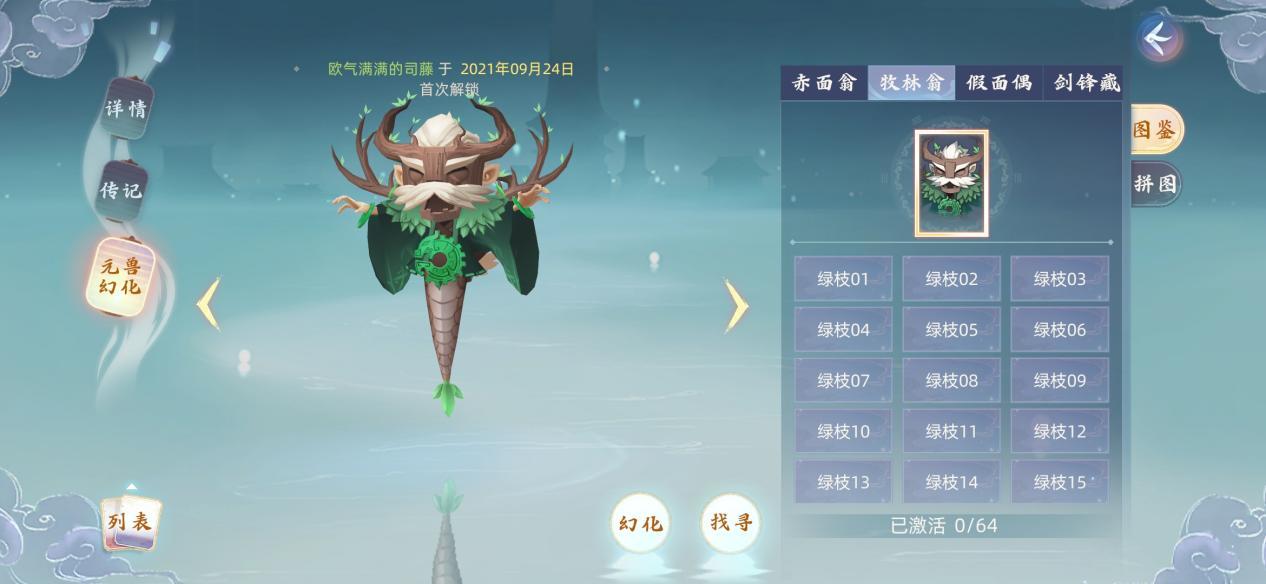Image resolution: width=1266 pixels, height=584 pixels.
Task: Switch to the 传记 biography tab
Action: tap(122, 189)
